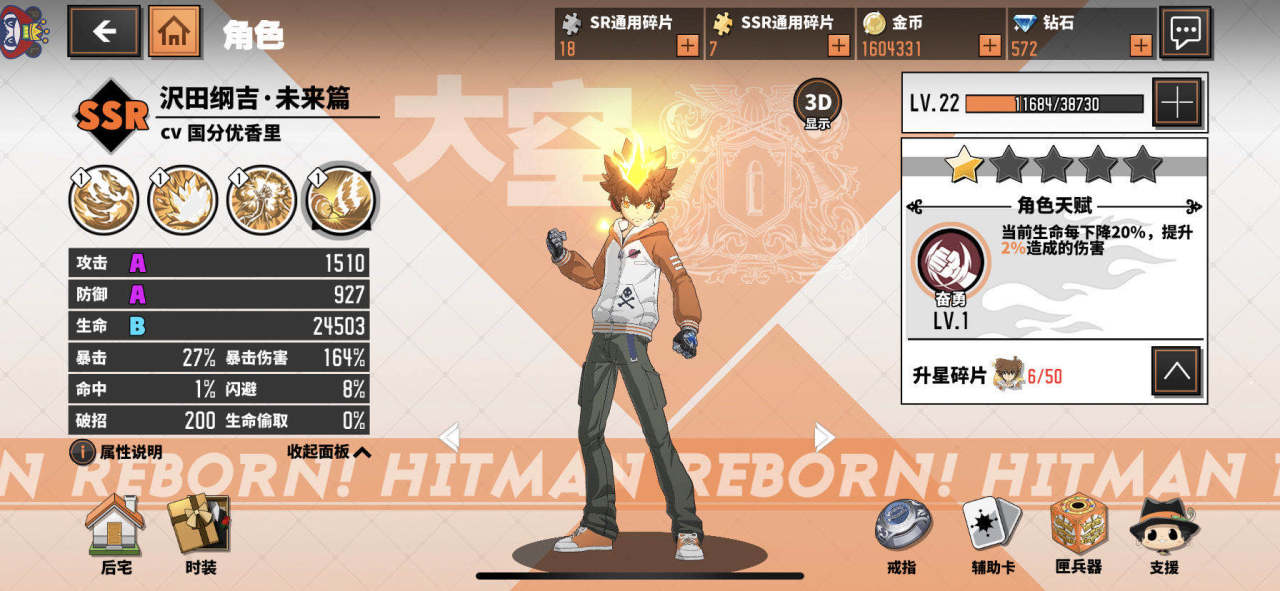Expand the 升星碎片 star-up panel
This screenshot has width=1280, height=591.
pos(1176,373)
